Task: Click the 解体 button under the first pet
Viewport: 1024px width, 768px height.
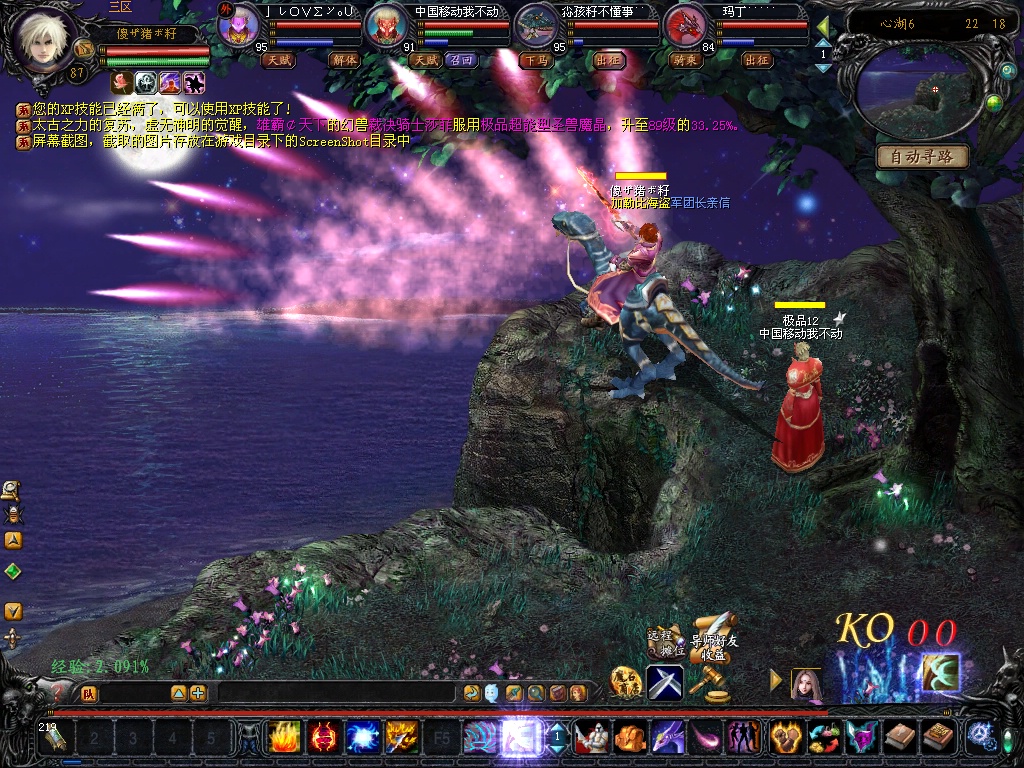Action: click(x=343, y=60)
